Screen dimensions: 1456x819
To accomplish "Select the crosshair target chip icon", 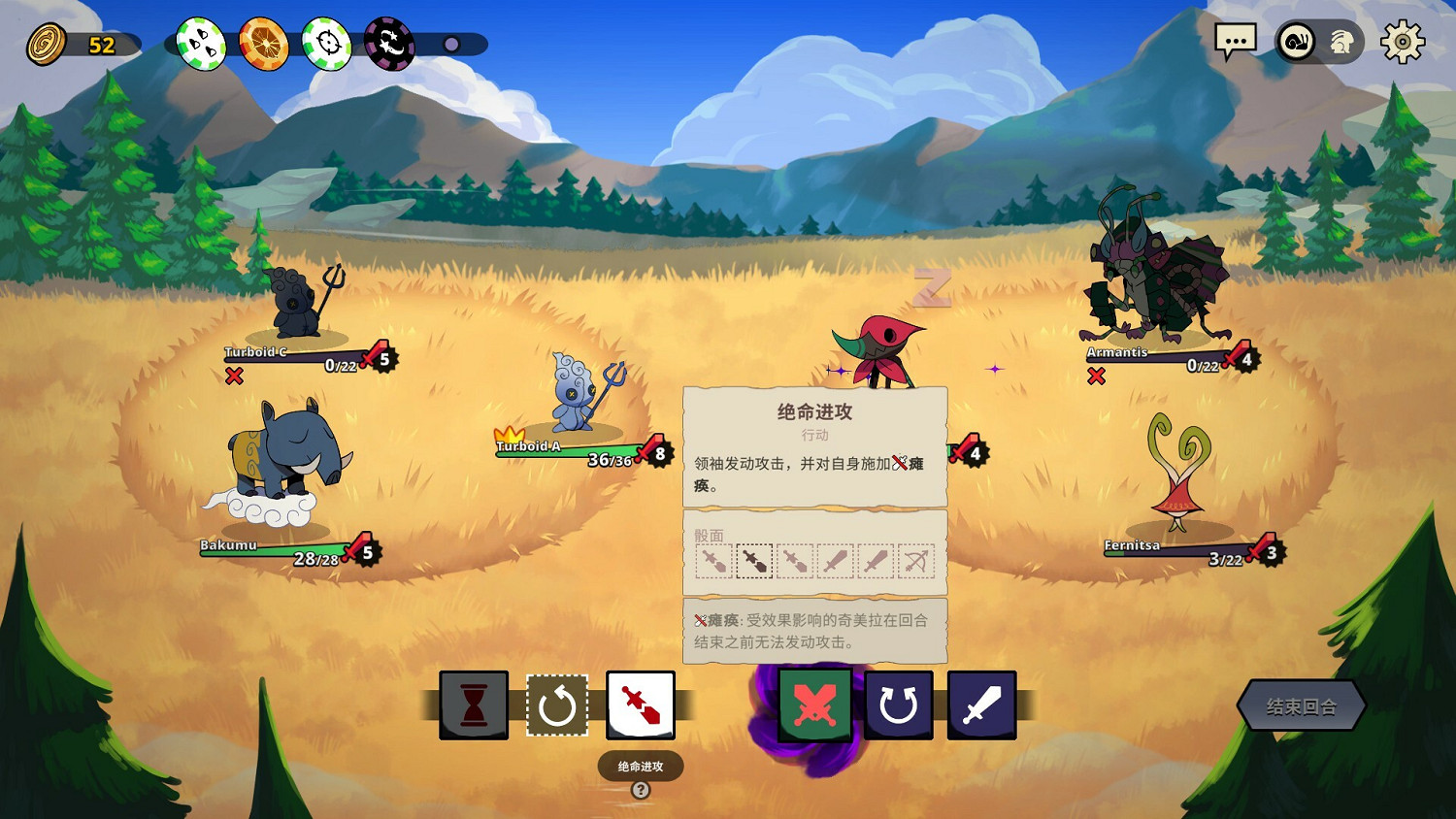I will (327, 43).
